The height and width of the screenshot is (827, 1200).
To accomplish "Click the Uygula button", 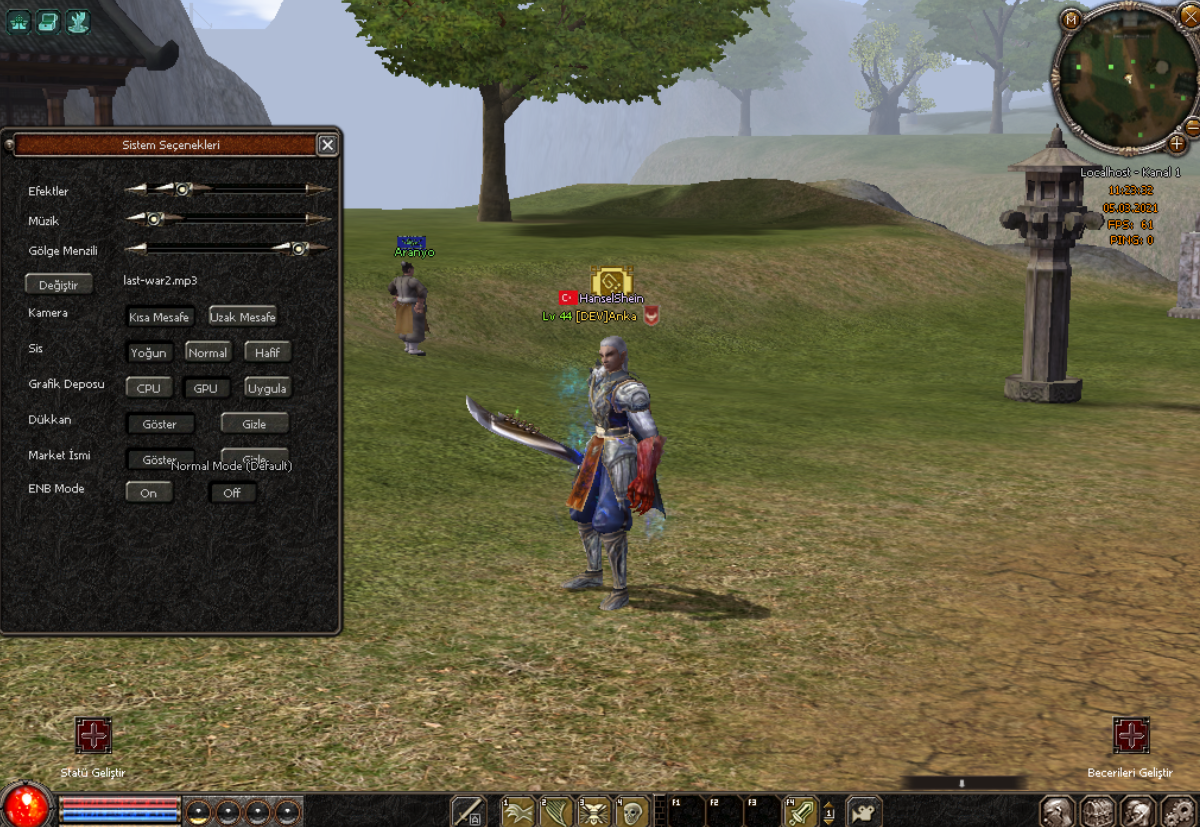I will pos(267,389).
